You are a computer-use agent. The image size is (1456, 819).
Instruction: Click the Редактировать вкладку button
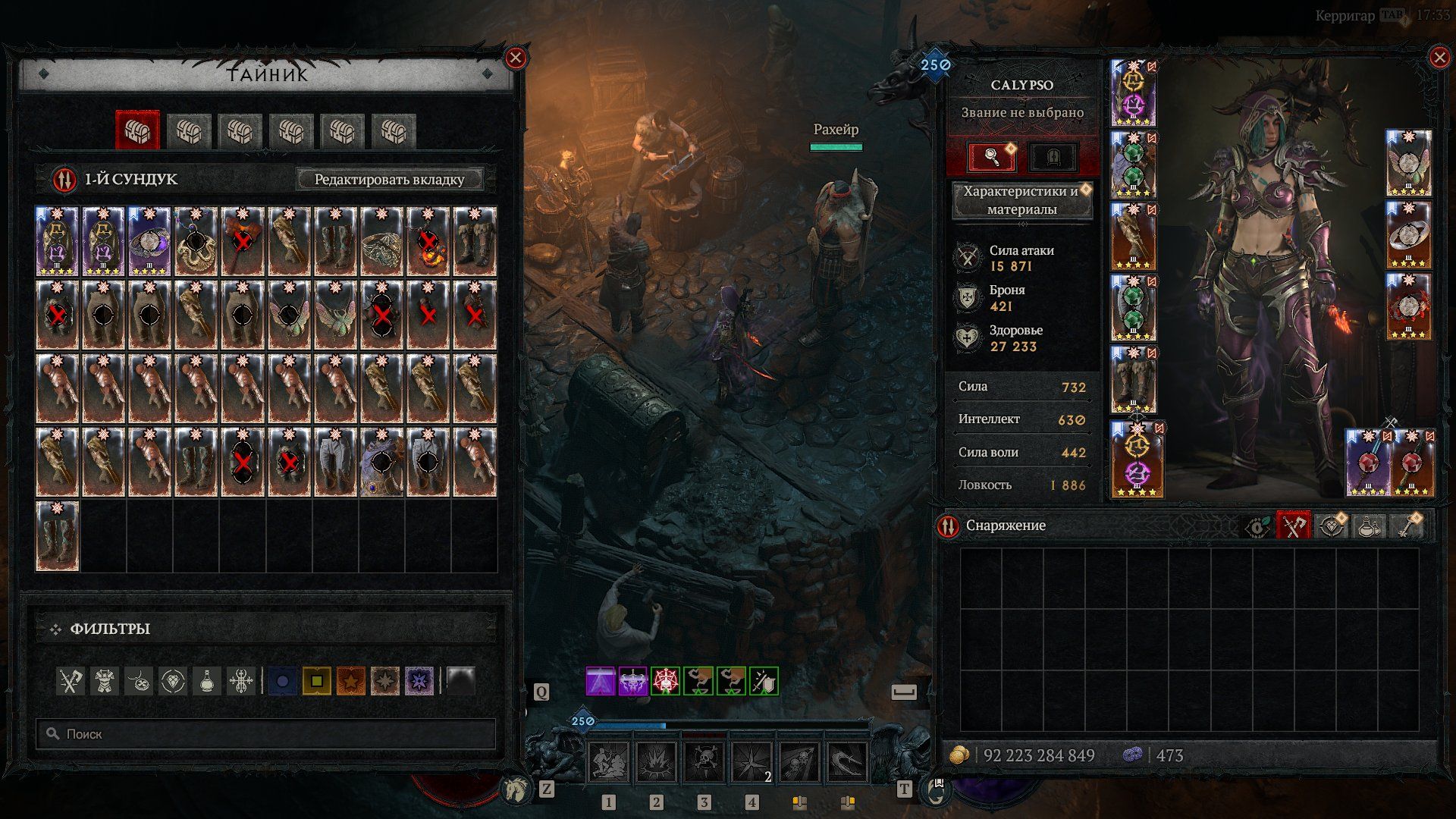coord(389,180)
